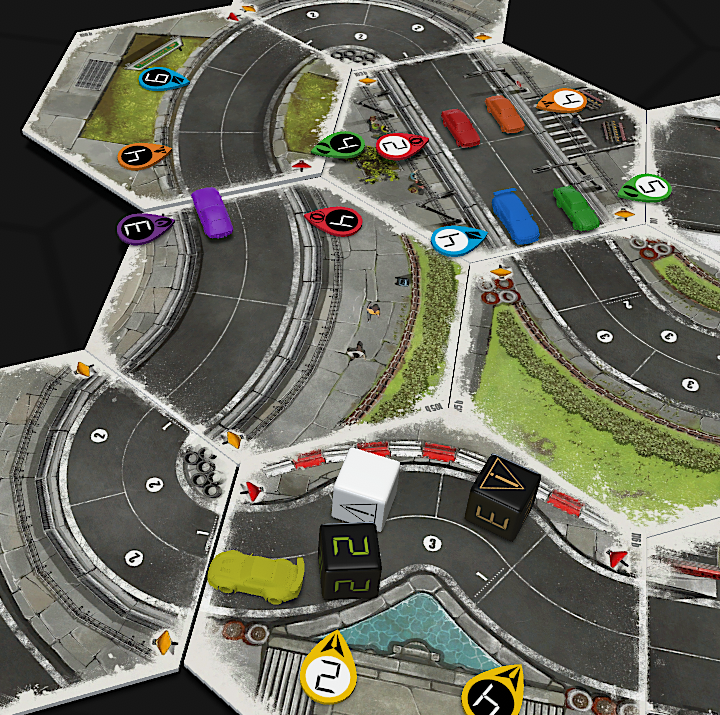Pick the red race car

[460, 128]
